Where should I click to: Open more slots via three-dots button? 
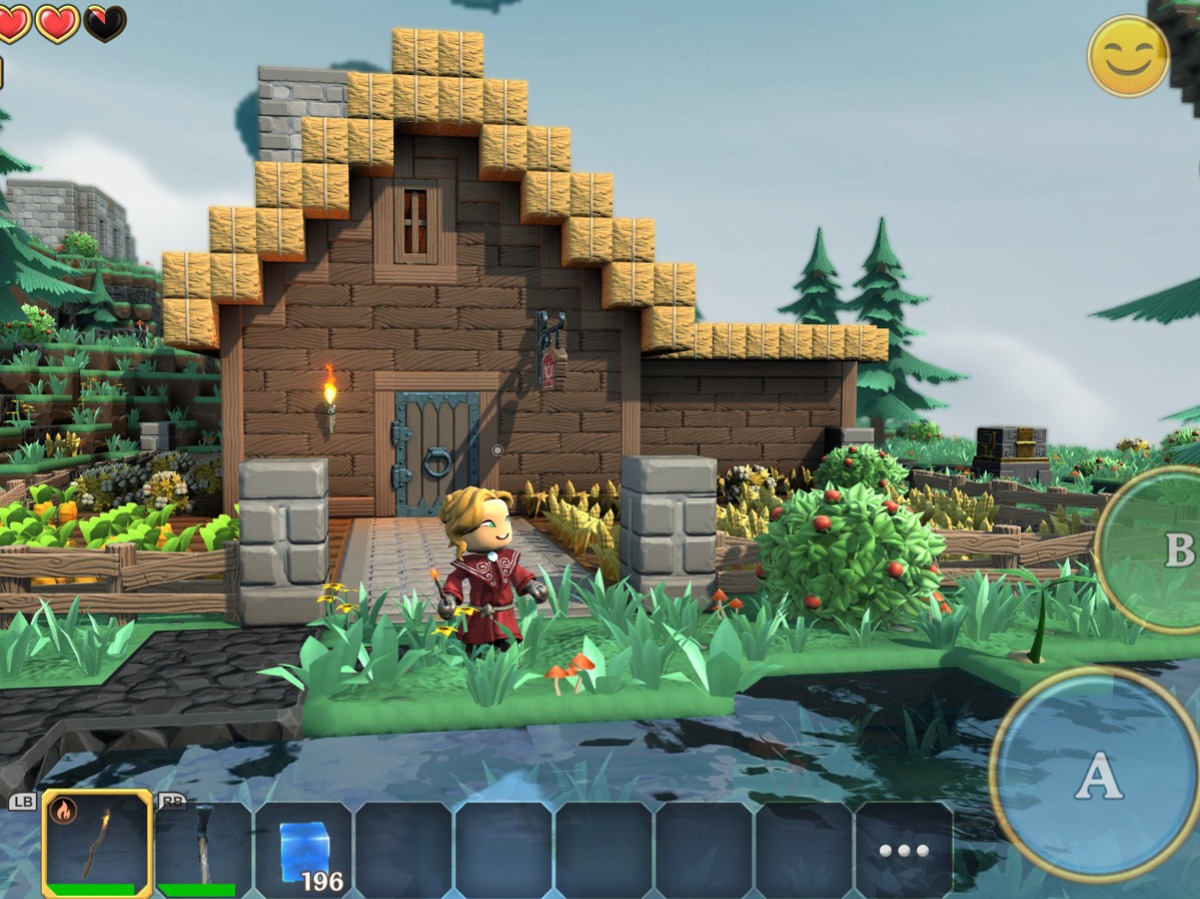[x=904, y=850]
